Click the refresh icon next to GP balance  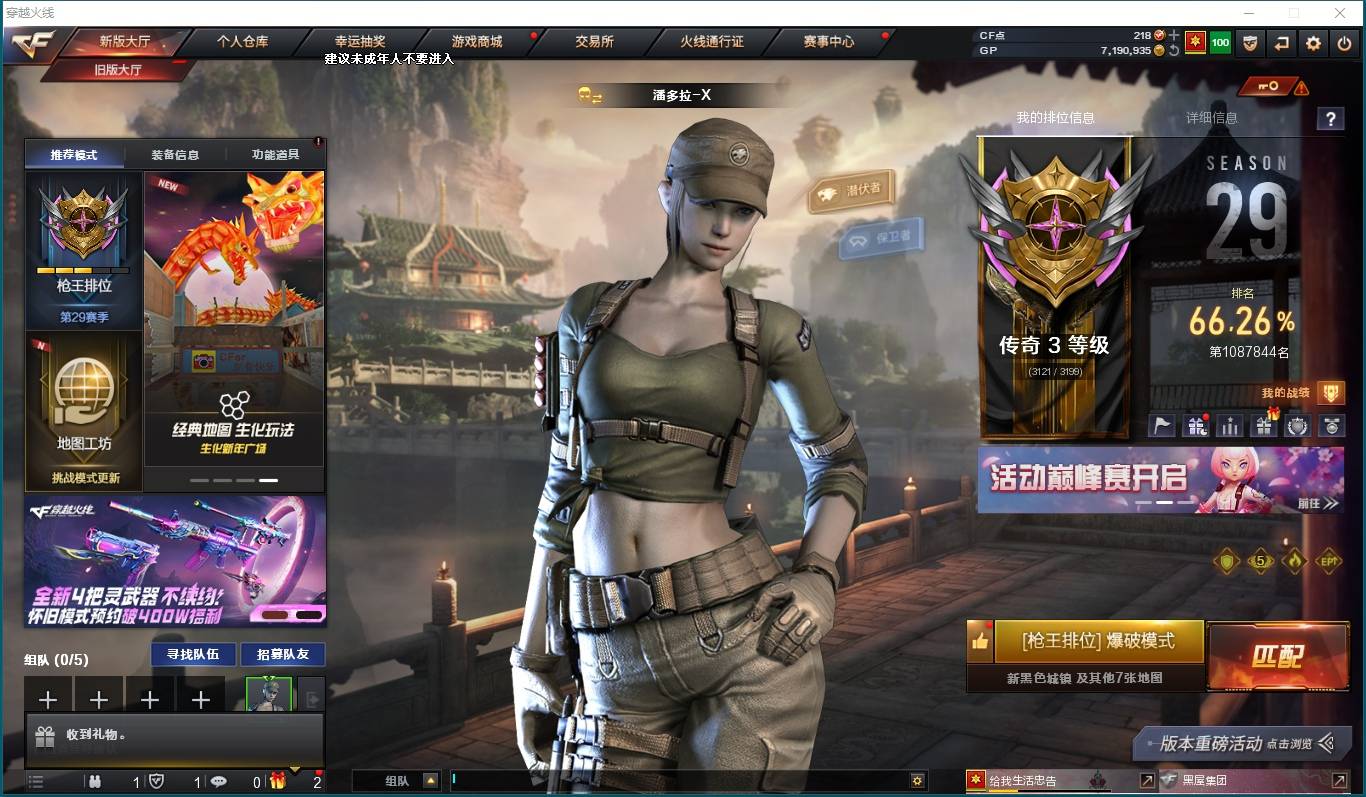click(x=1173, y=48)
